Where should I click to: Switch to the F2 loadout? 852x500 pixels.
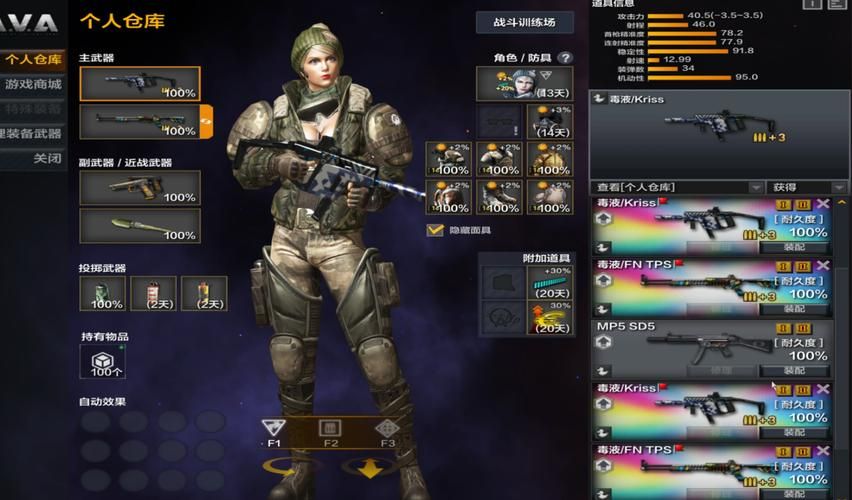point(330,432)
